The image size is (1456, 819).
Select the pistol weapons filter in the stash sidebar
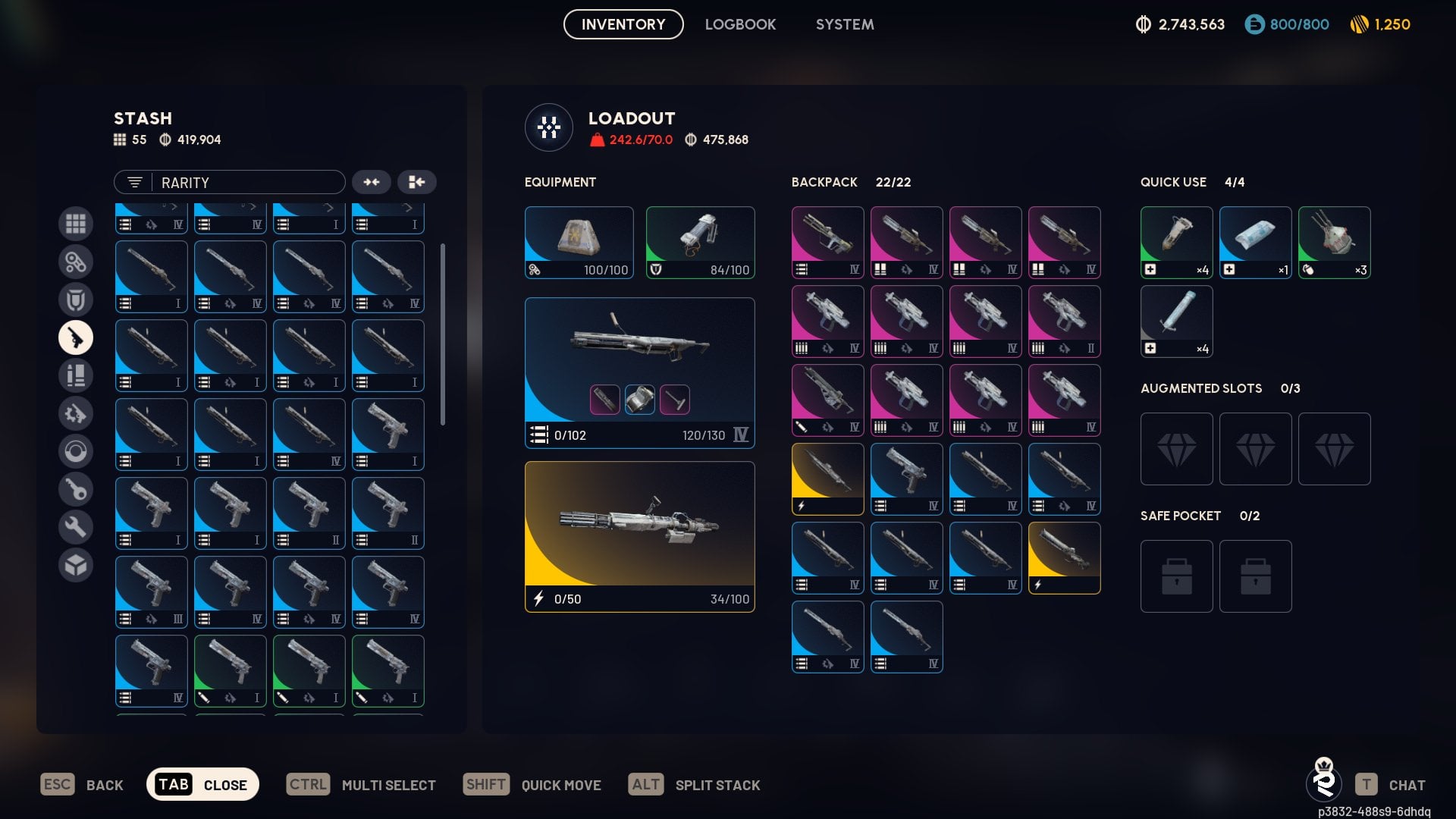76,337
